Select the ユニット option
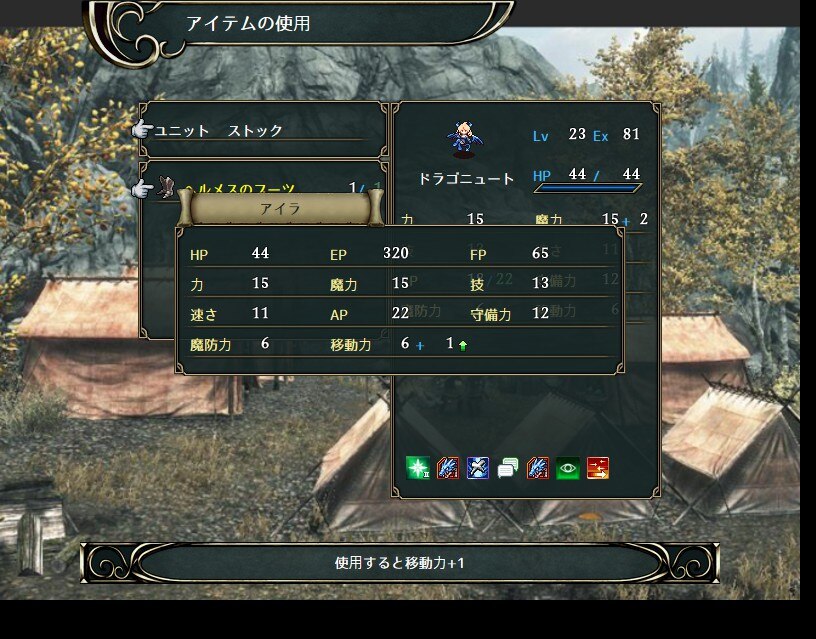Screen dimensions: 816x639 182,131
